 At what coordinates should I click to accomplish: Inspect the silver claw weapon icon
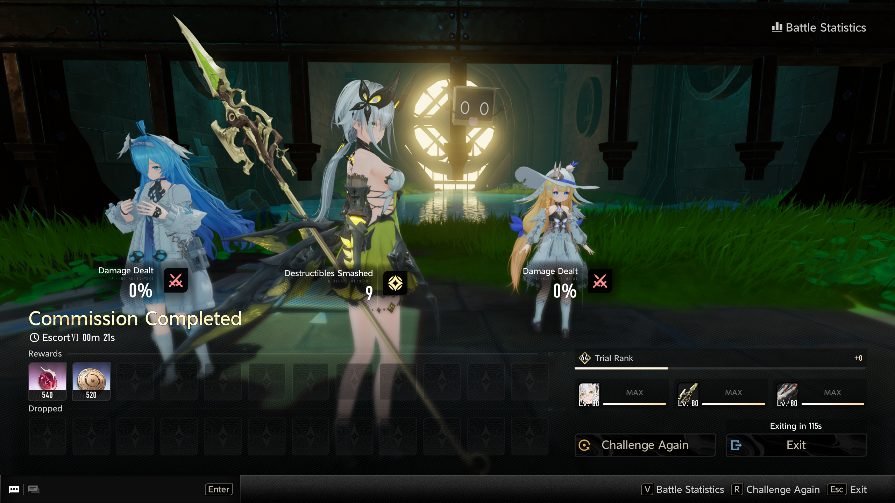787,393
